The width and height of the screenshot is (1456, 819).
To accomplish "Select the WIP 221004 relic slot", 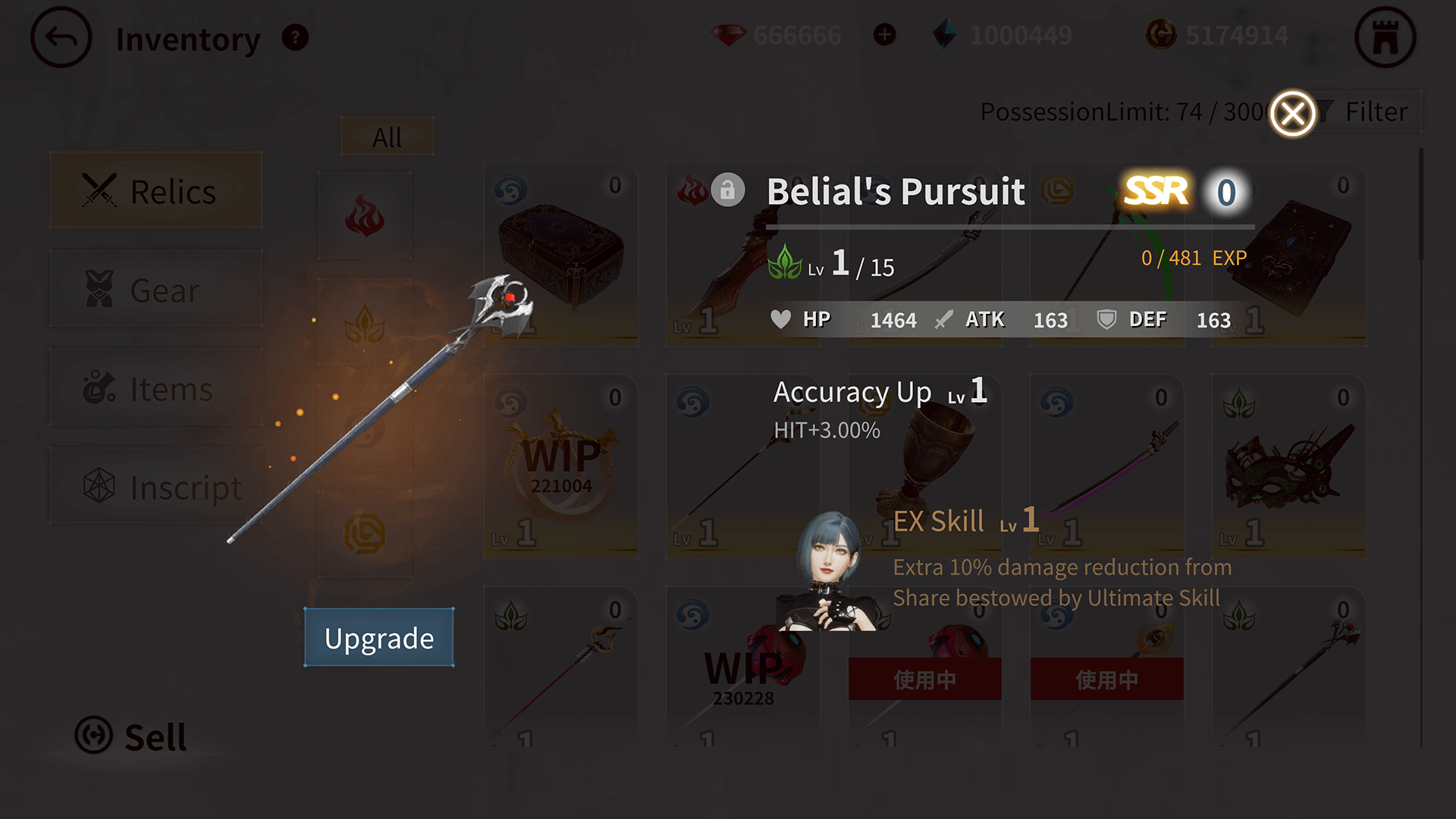I will [561, 468].
